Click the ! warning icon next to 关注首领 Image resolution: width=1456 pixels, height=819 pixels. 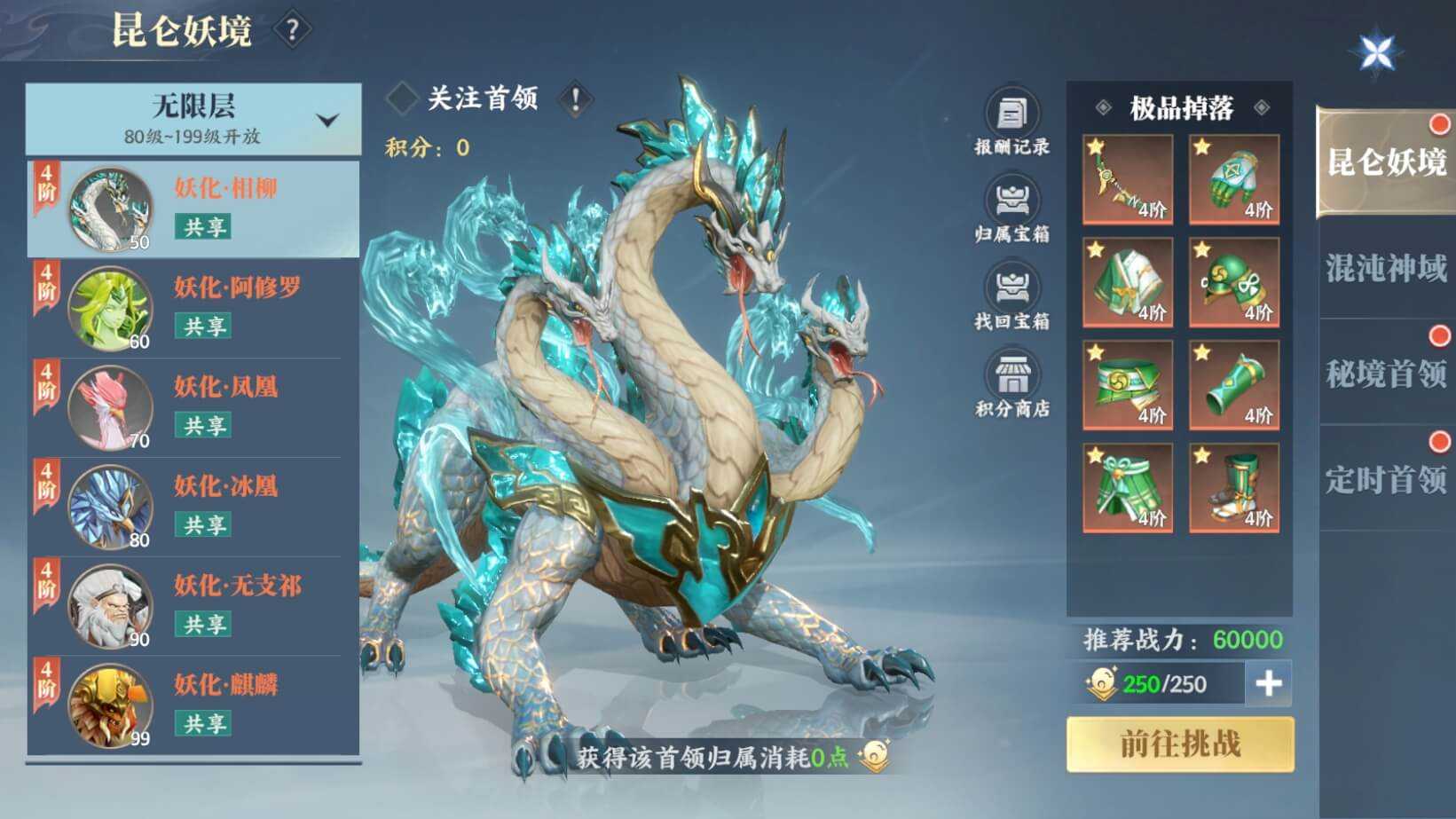(x=575, y=99)
